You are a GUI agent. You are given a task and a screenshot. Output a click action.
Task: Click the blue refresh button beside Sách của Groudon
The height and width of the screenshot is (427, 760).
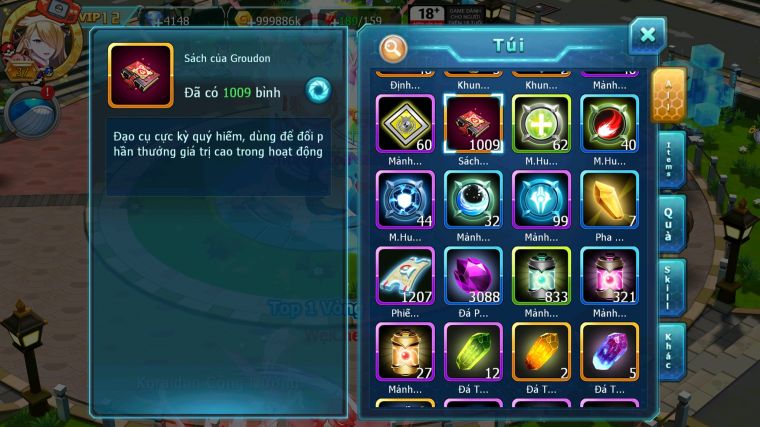[x=318, y=90]
